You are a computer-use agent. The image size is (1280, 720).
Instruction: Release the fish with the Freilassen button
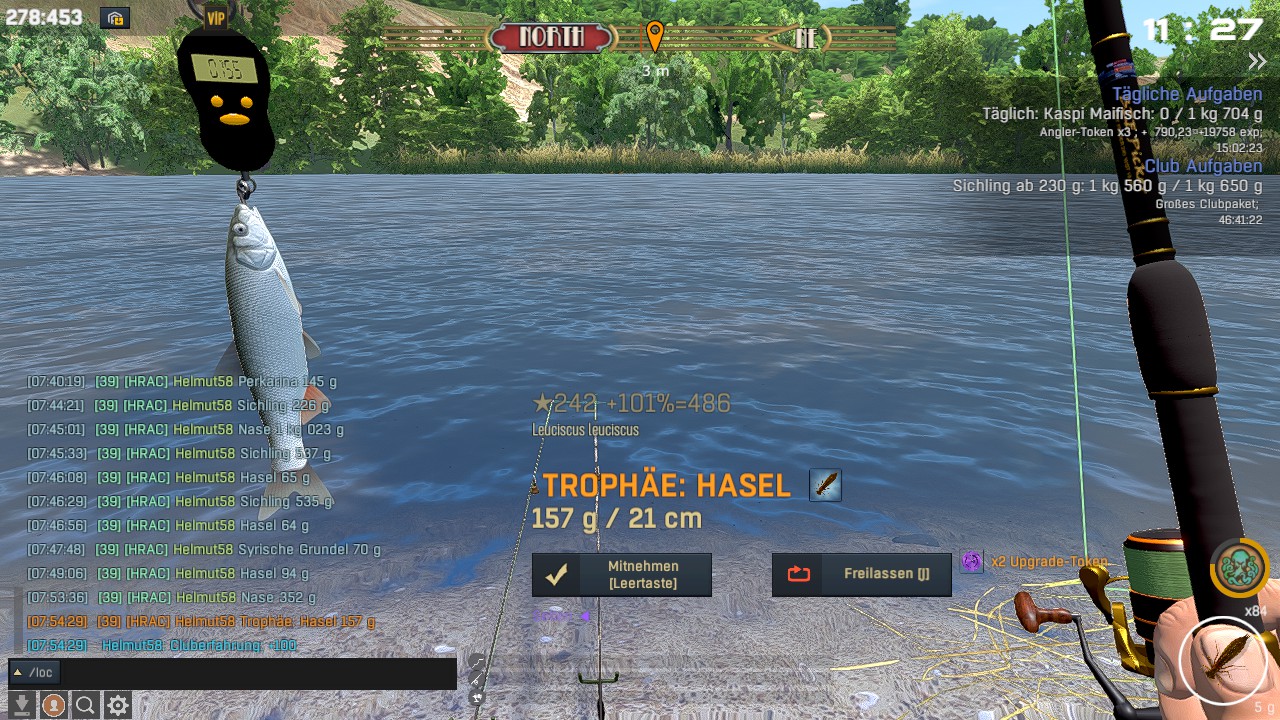click(861, 575)
